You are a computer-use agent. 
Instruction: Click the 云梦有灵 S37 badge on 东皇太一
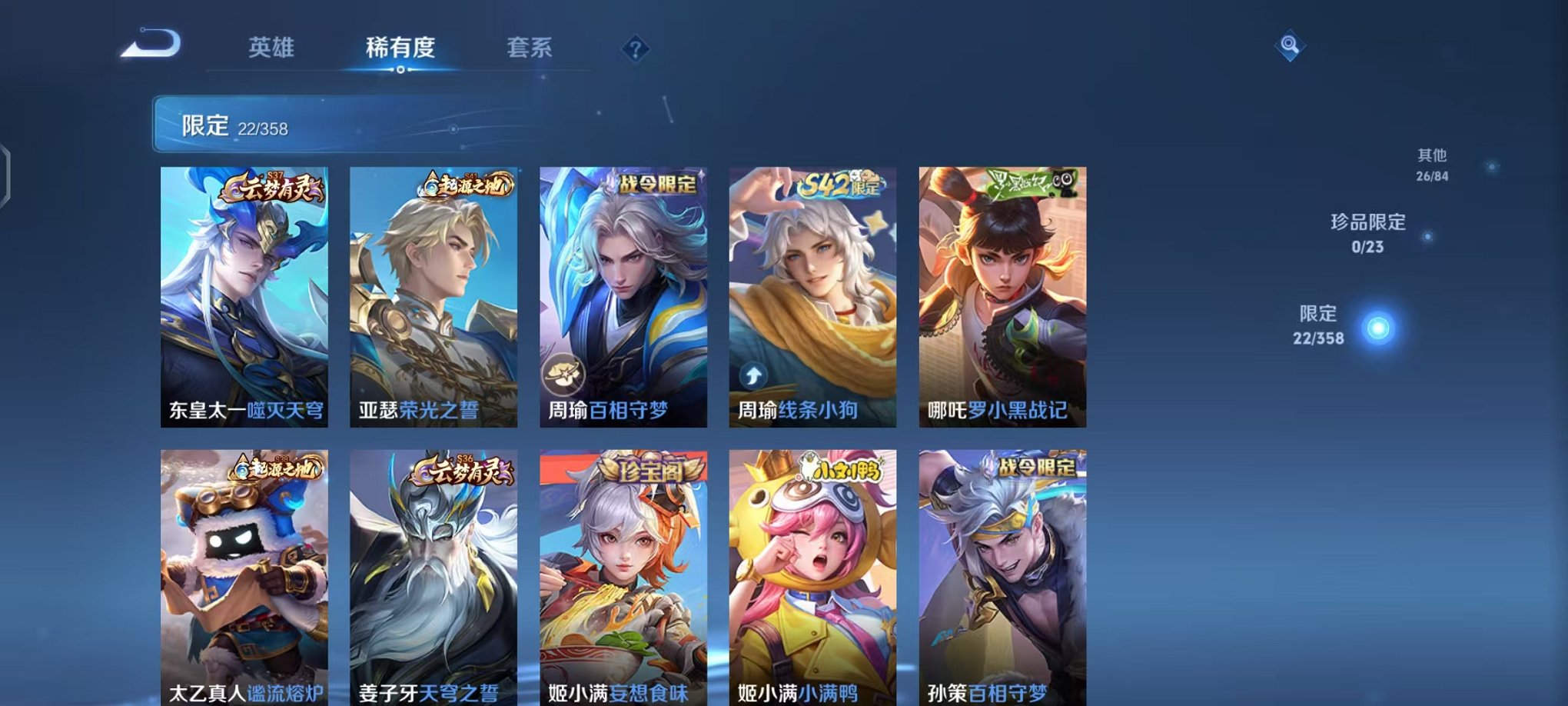click(273, 187)
